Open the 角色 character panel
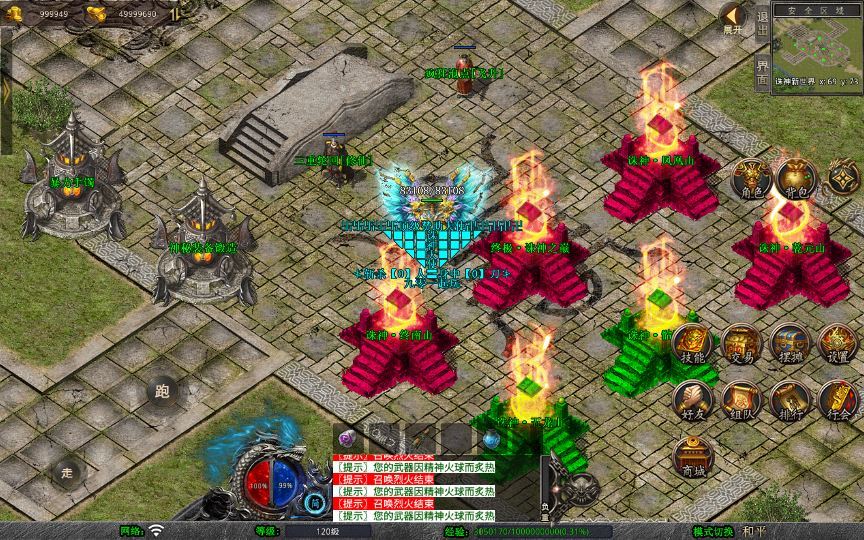Screen dimensions: 864x540 (751, 179)
